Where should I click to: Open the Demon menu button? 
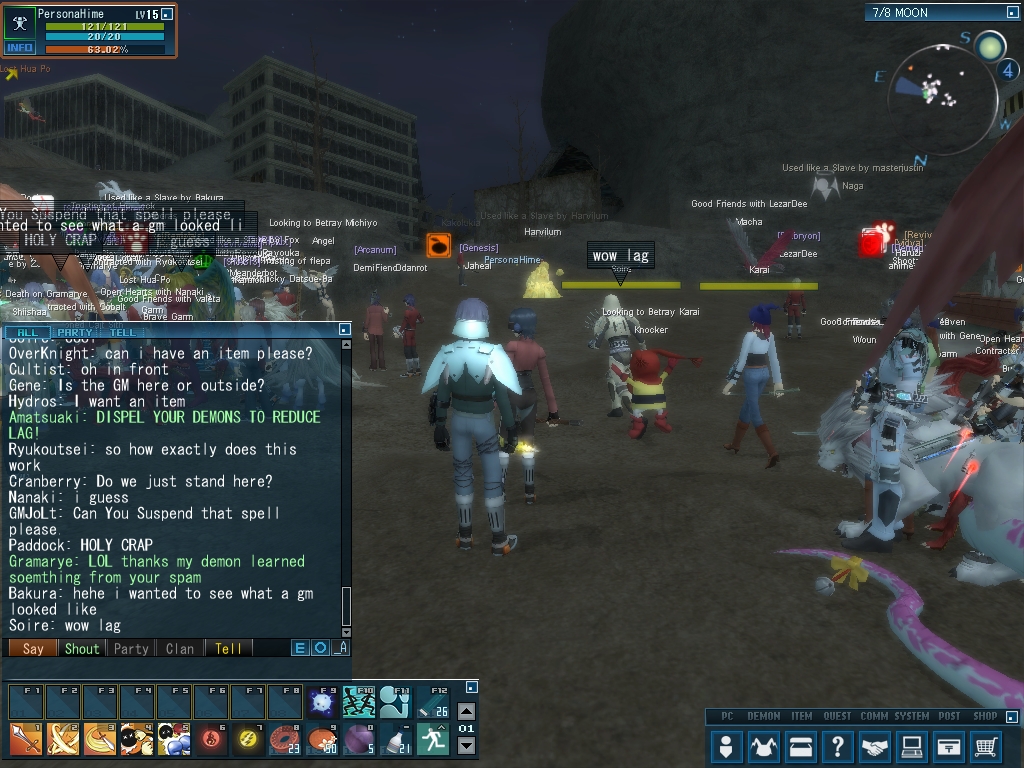click(x=764, y=746)
